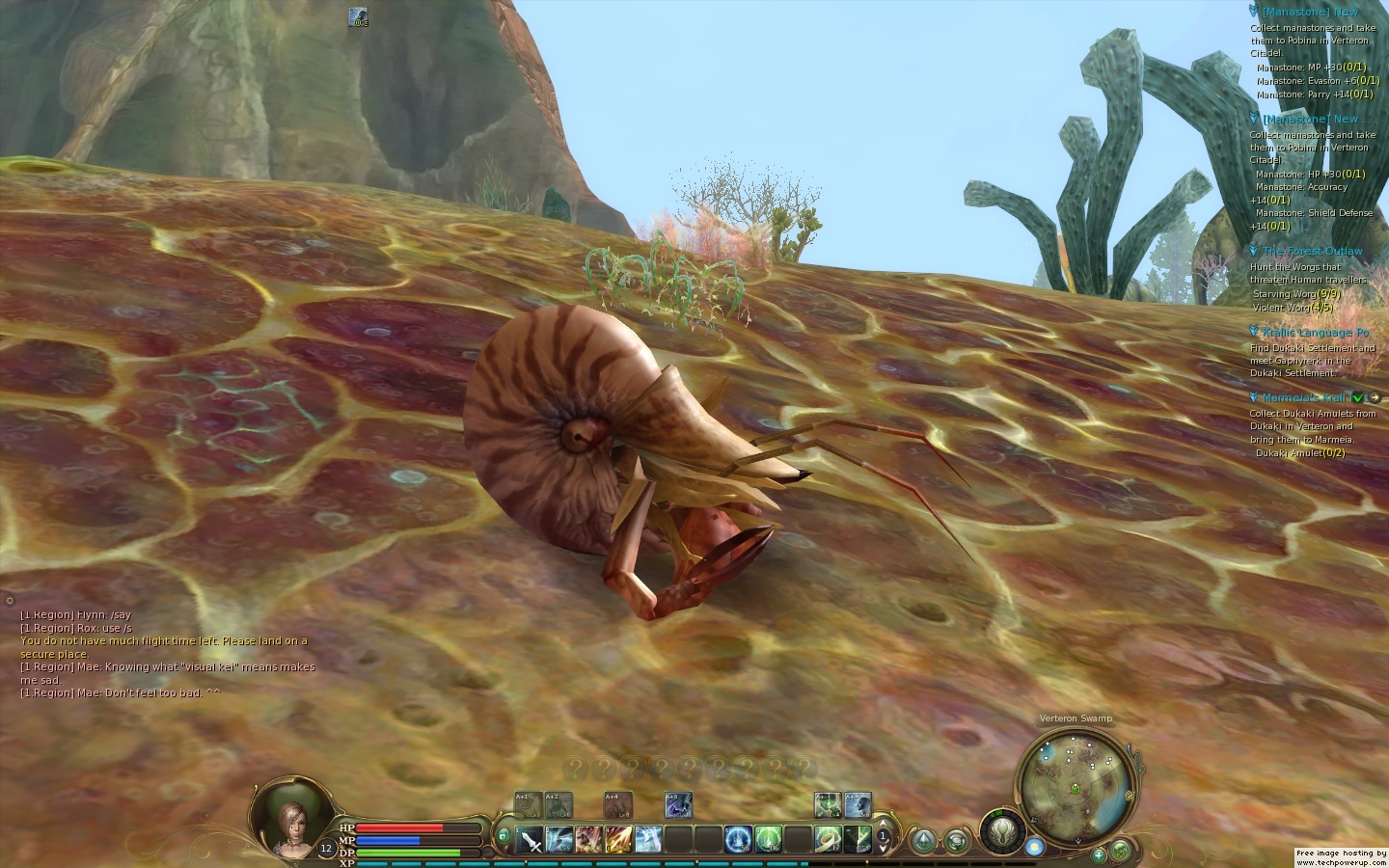1389x868 pixels.
Task: Open the techpowerup image hosting watermark link
Action: pyautogui.click(x=1341, y=857)
